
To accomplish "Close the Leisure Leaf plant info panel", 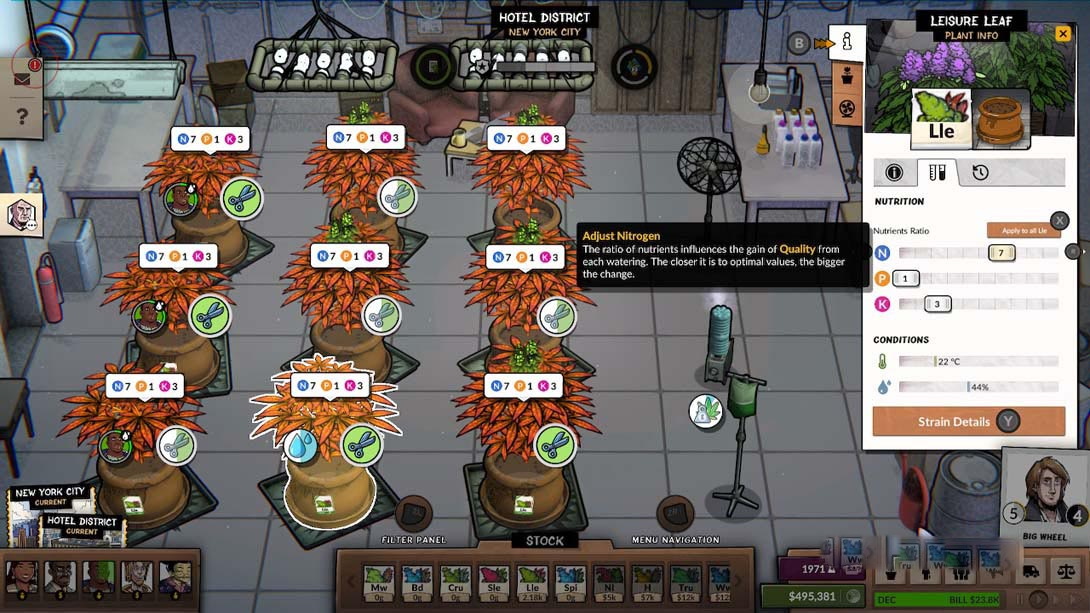I will click(1063, 33).
